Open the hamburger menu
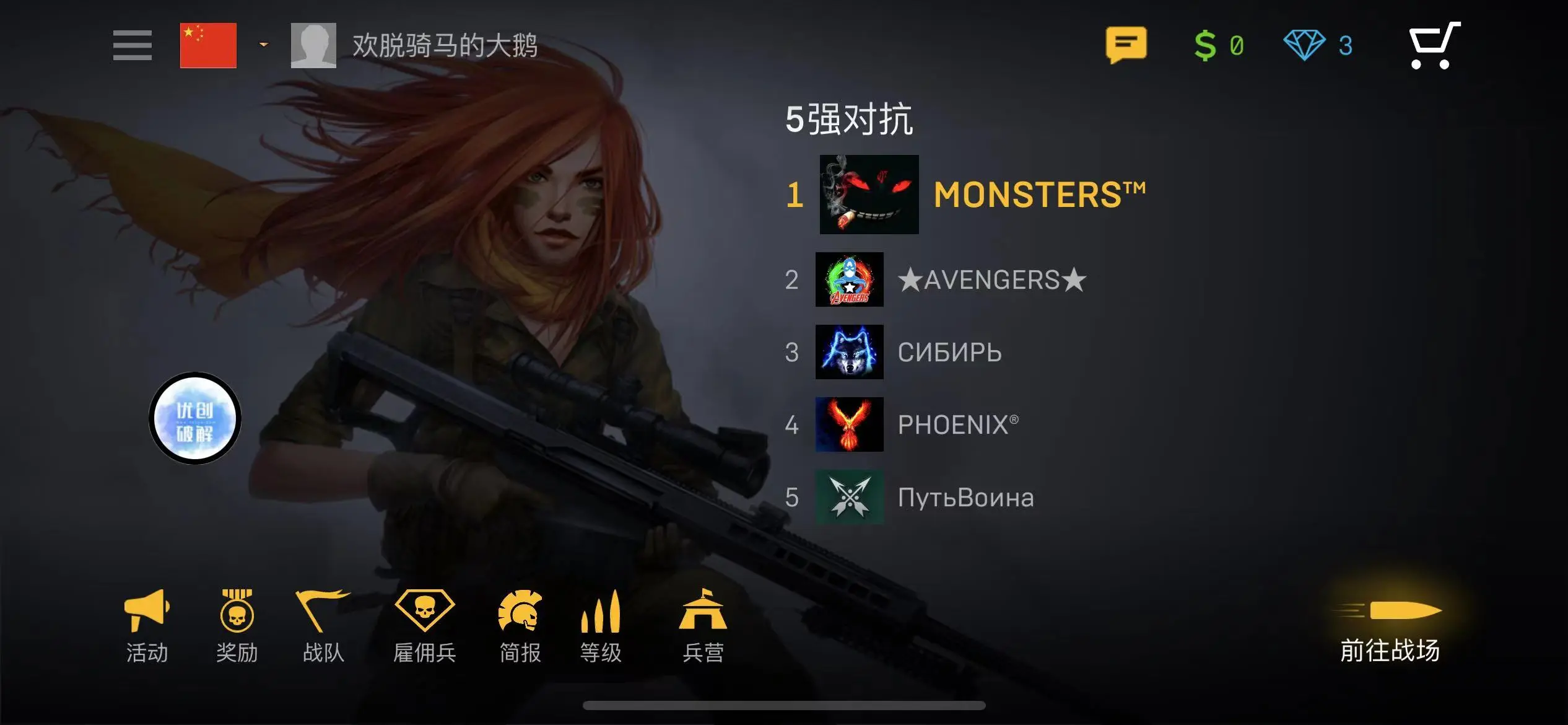The width and height of the screenshot is (1568, 725). 132,45
